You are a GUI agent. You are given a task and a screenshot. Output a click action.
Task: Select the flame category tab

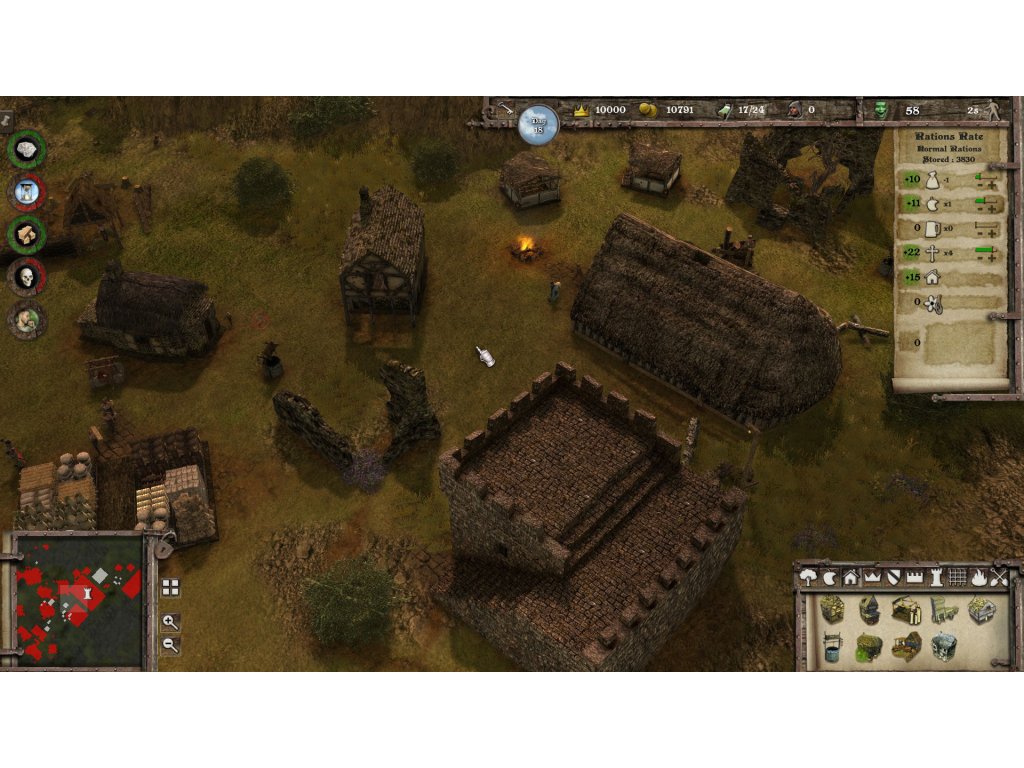tap(978, 577)
